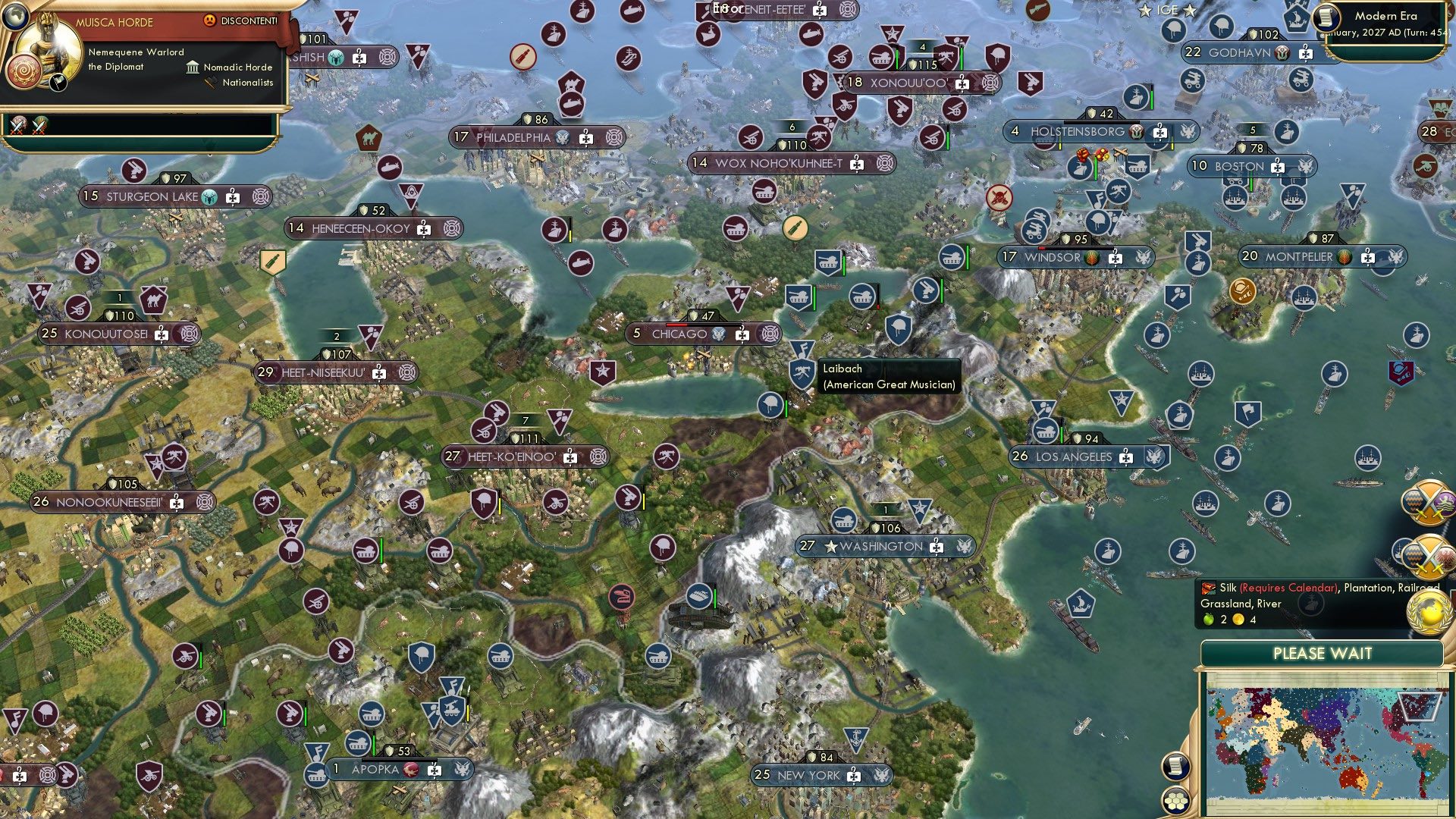Click the camel caravan icon above Konouutosei
1456x819 pixels.
point(153,300)
